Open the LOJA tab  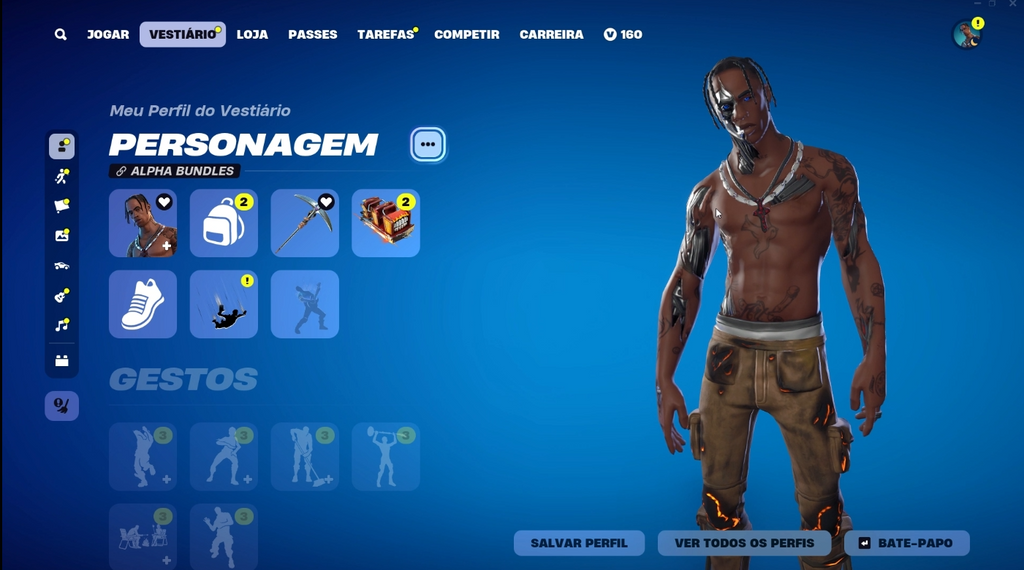tap(252, 35)
